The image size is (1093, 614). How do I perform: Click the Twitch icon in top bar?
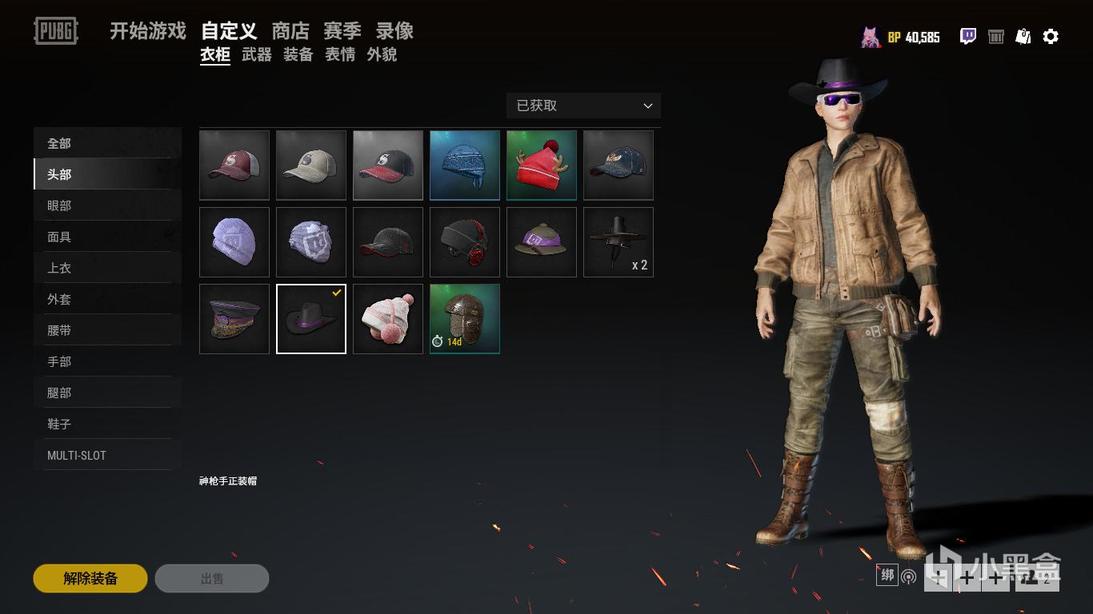pos(968,37)
